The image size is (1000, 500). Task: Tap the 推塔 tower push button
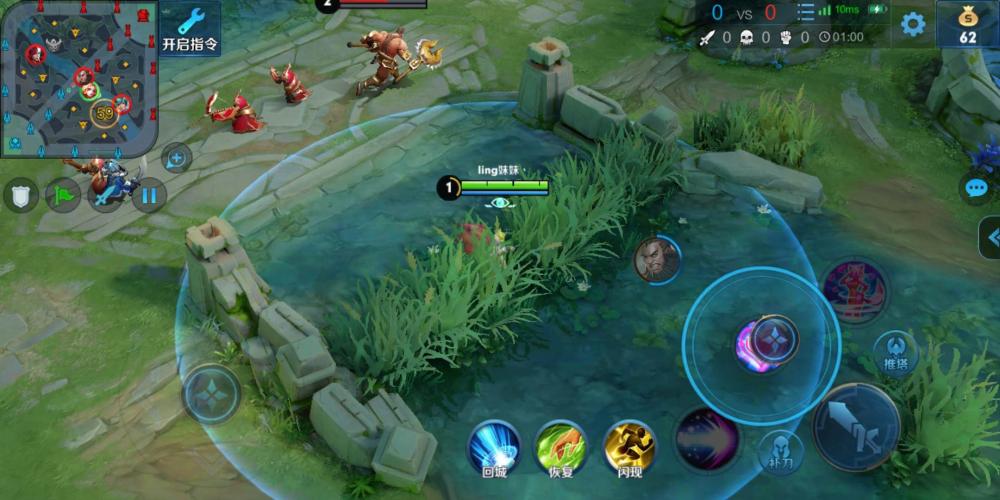[895, 354]
